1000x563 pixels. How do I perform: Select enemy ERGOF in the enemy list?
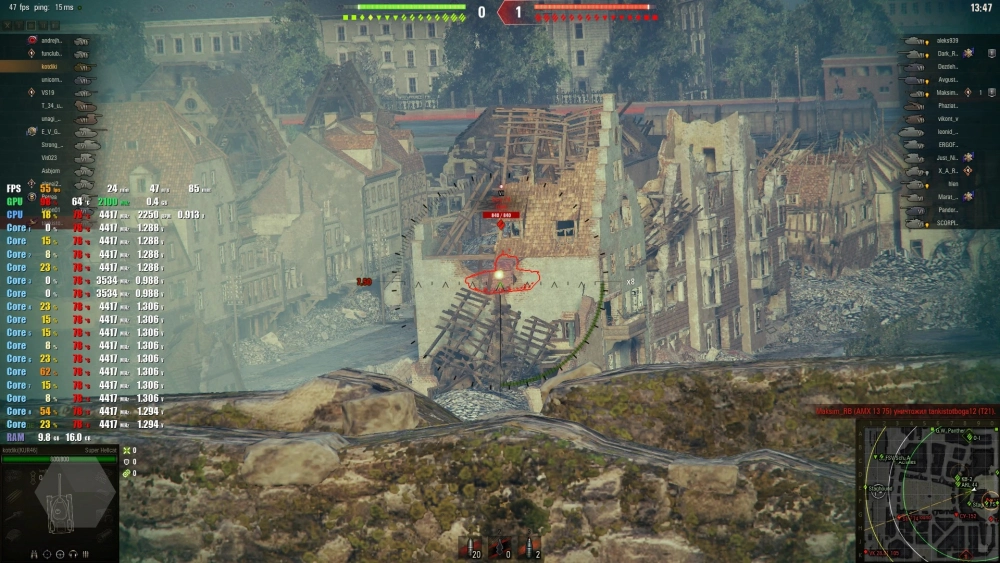click(x=946, y=144)
